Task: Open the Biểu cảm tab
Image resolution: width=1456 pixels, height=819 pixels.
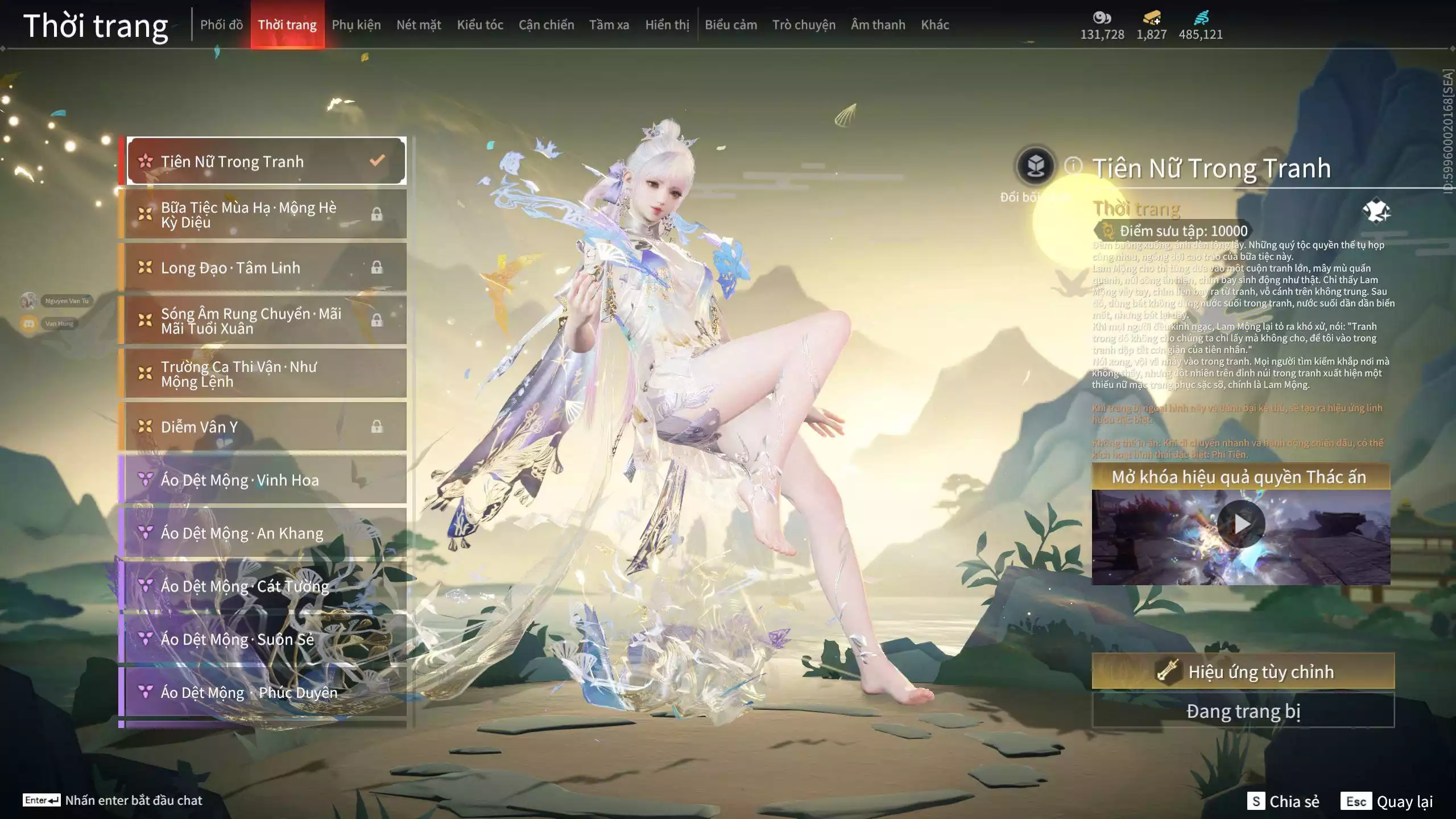Action: tap(731, 25)
